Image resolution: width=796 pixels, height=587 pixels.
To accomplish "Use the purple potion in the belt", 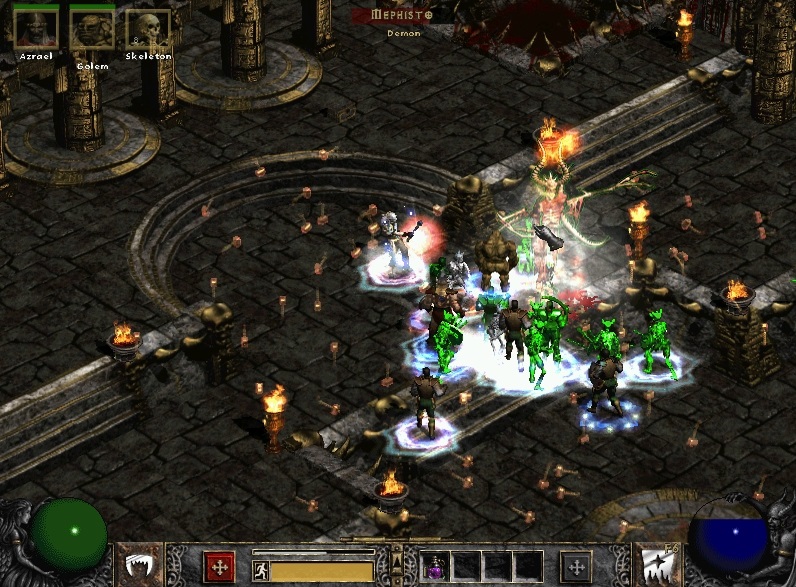I will click(x=437, y=568).
